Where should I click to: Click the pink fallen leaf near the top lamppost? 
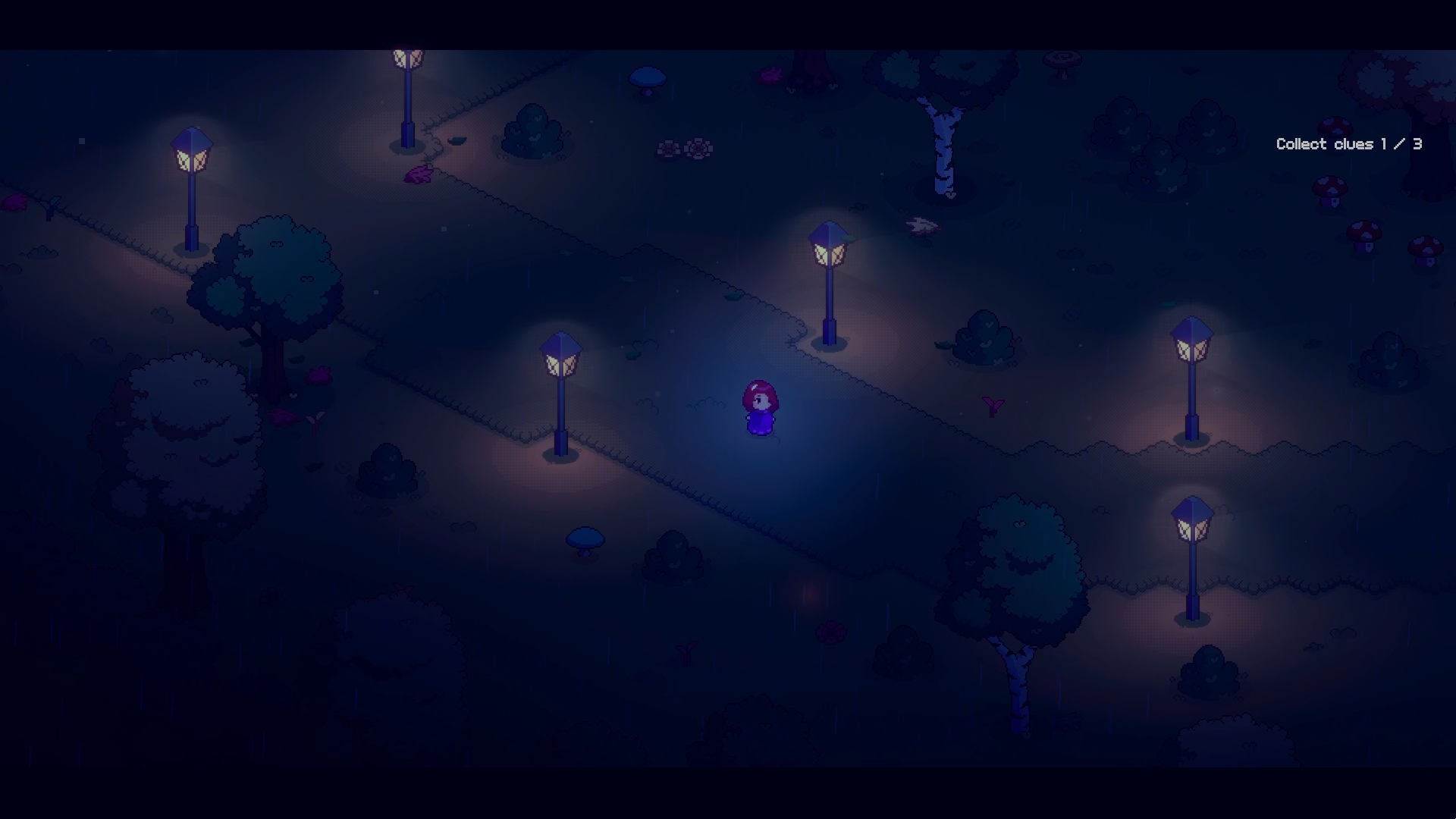click(417, 173)
